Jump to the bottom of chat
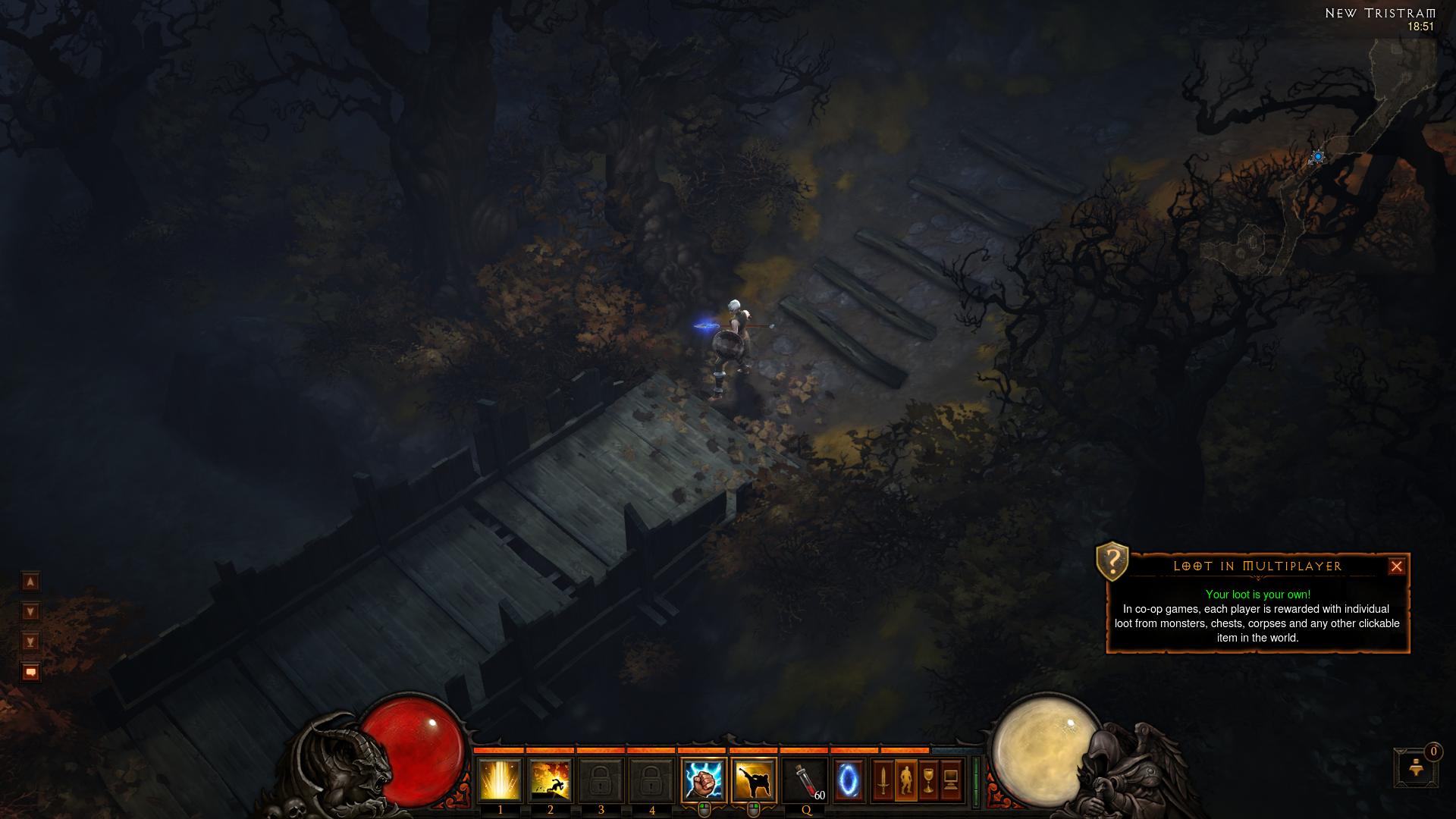The height and width of the screenshot is (819, 1456). coord(30,642)
